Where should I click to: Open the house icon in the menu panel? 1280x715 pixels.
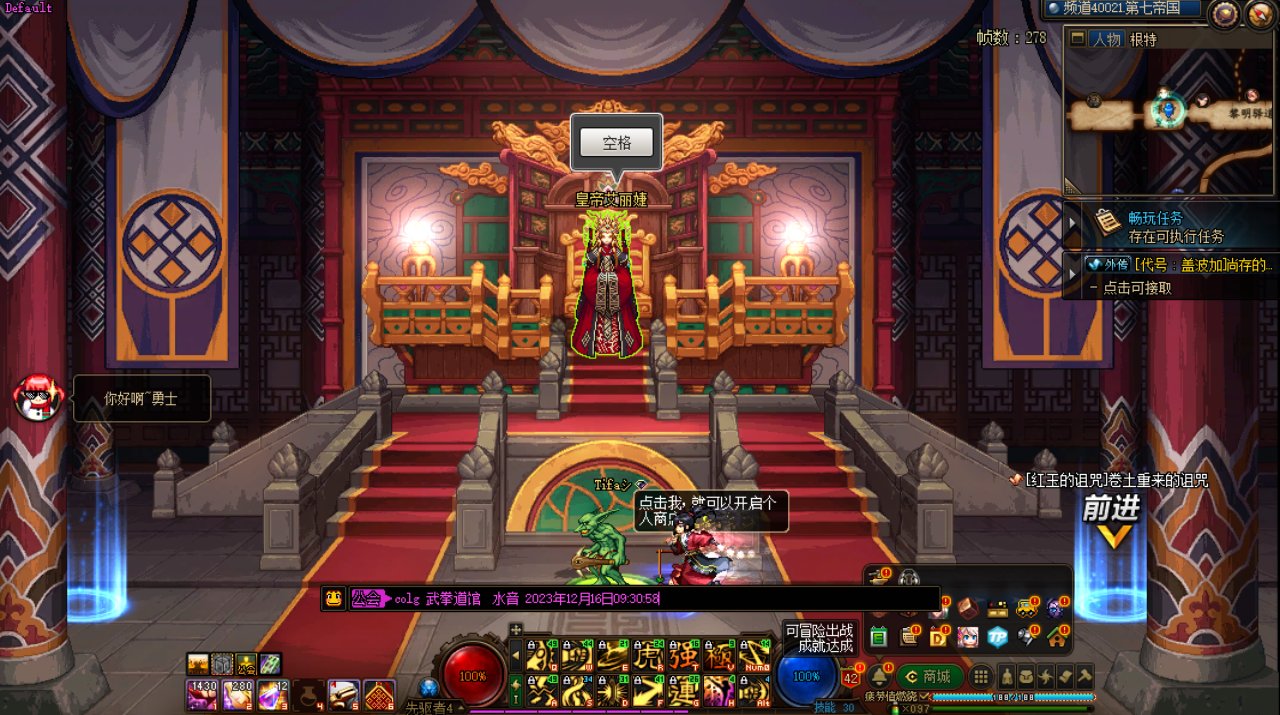1057,636
